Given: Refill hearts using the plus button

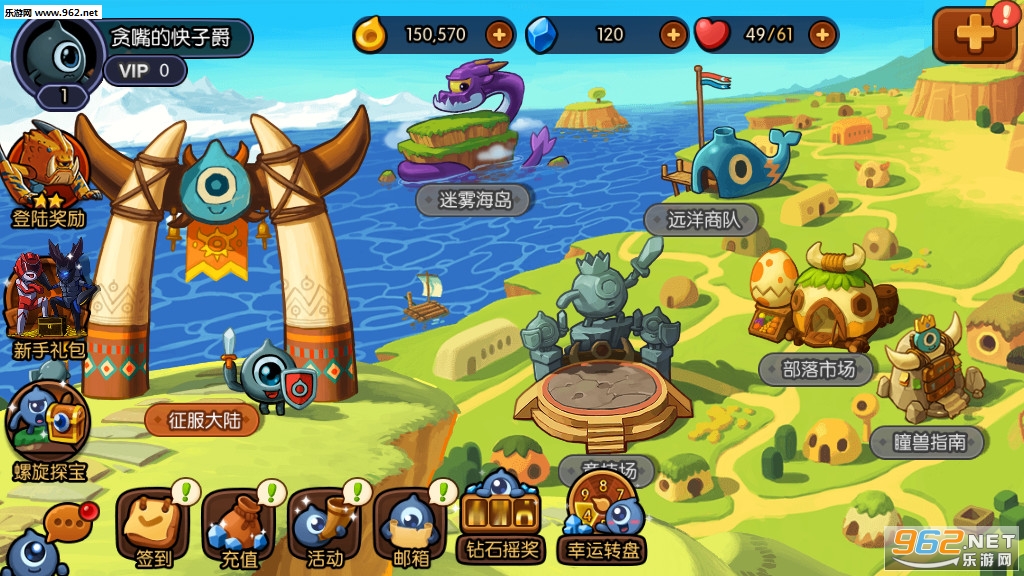Looking at the screenshot, I should [822, 35].
